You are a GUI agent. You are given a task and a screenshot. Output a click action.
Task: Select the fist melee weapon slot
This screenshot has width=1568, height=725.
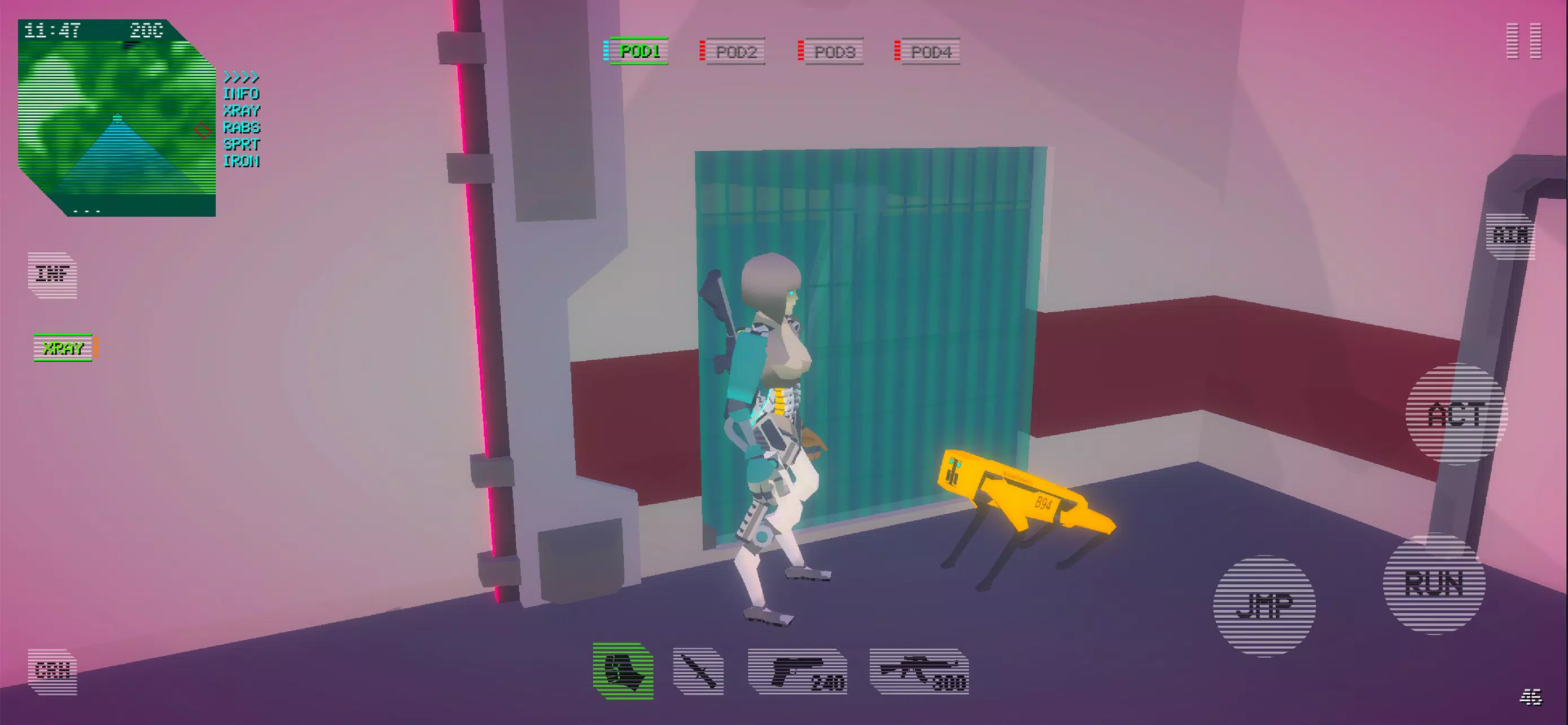click(x=623, y=673)
